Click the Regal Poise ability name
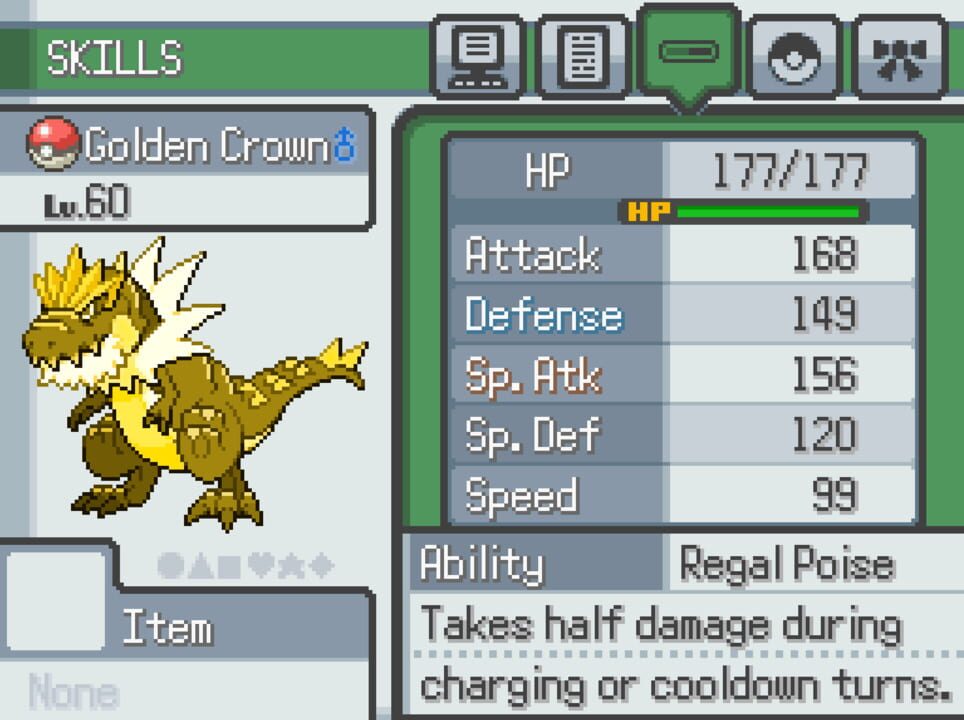964x720 pixels. (x=786, y=565)
